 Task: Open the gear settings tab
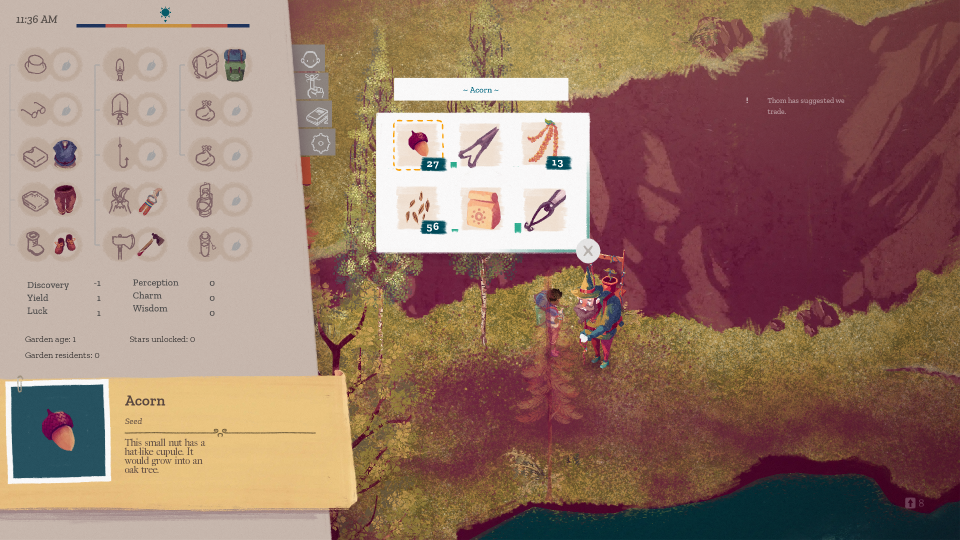tap(320, 143)
